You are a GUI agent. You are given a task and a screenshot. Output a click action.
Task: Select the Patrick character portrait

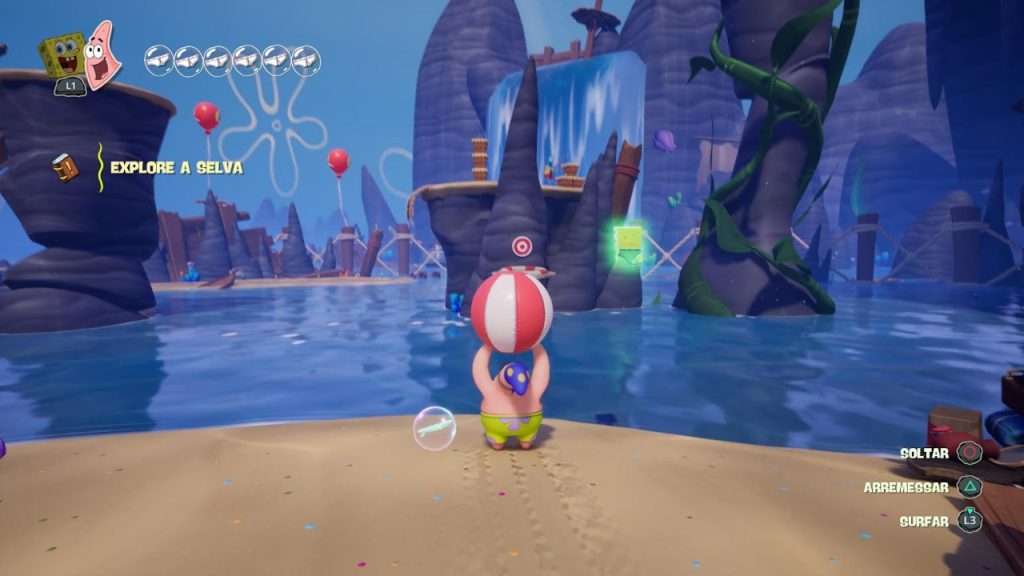point(102,55)
